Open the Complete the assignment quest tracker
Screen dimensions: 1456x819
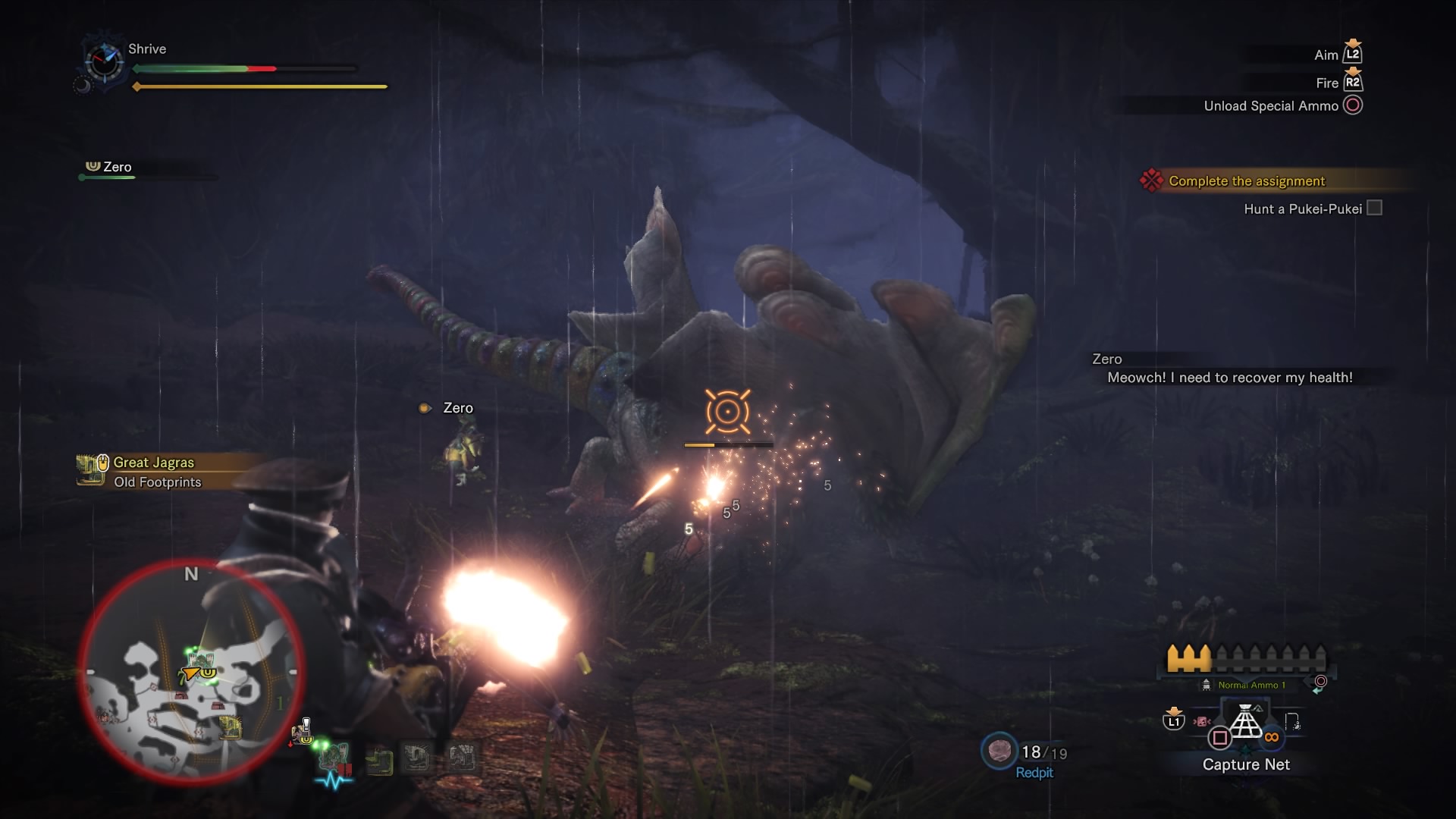pos(1246,181)
